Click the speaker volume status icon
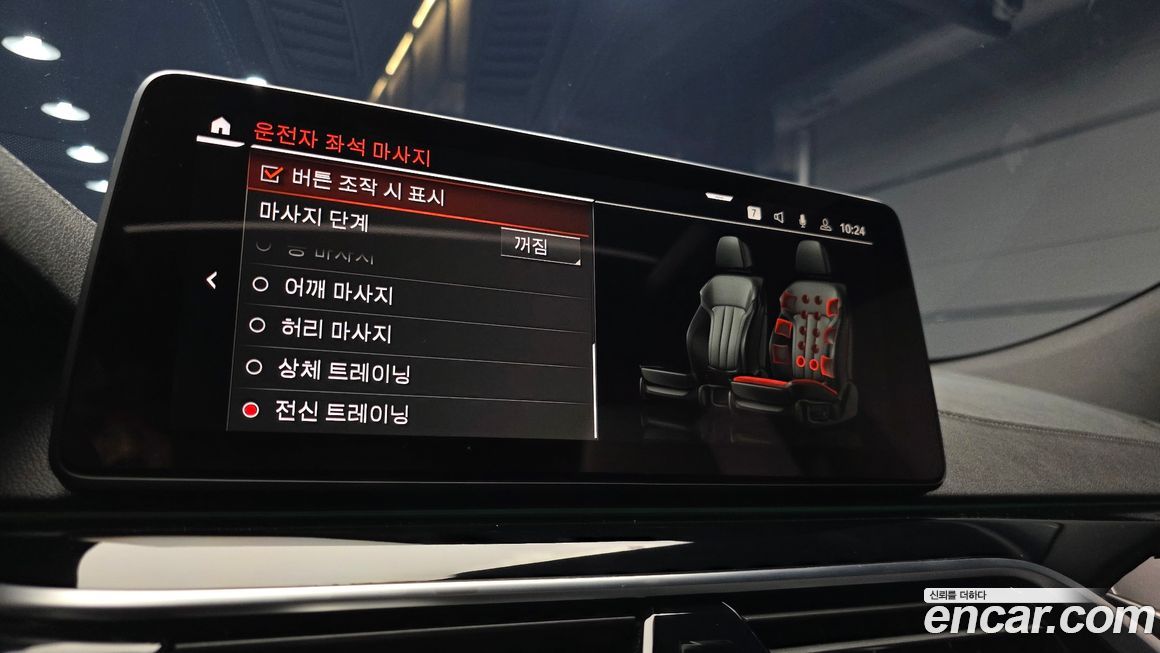This screenshot has height=653, width=1160. [x=778, y=217]
